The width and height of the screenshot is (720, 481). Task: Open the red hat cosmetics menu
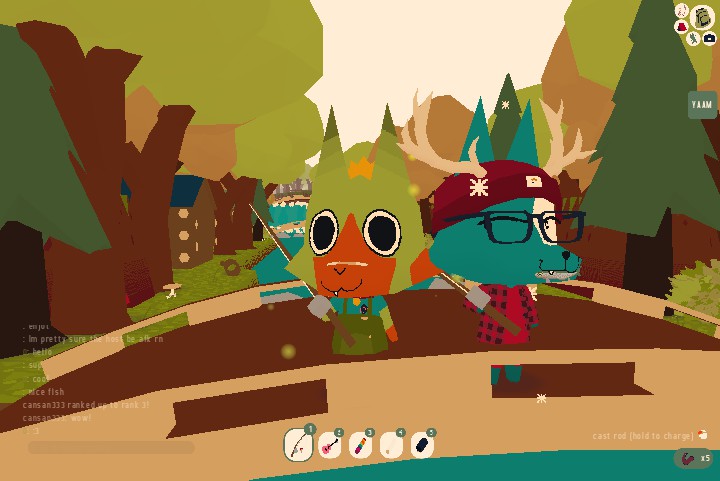tap(682, 27)
